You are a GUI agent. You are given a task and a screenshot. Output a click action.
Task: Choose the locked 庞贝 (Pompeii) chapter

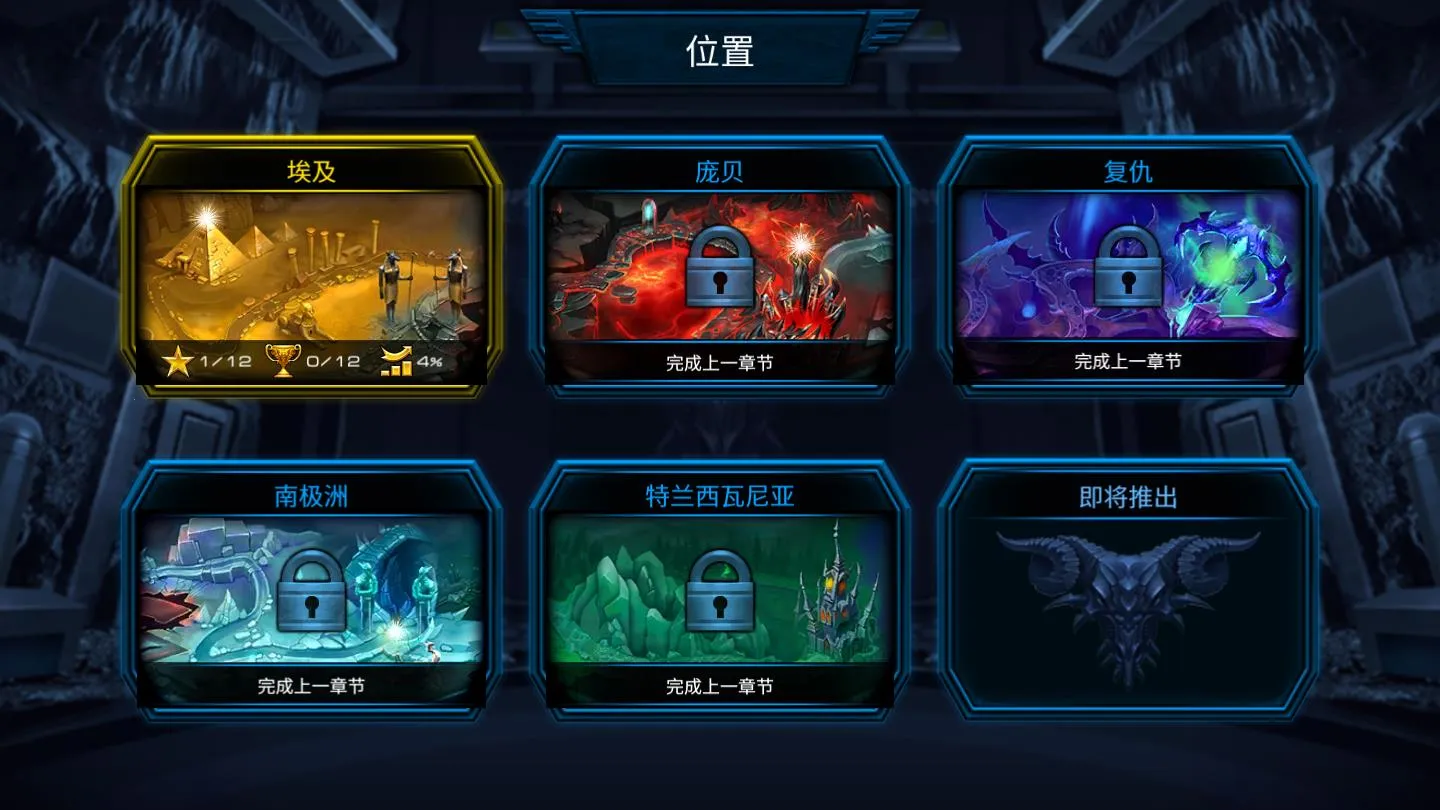tap(719, 266)
